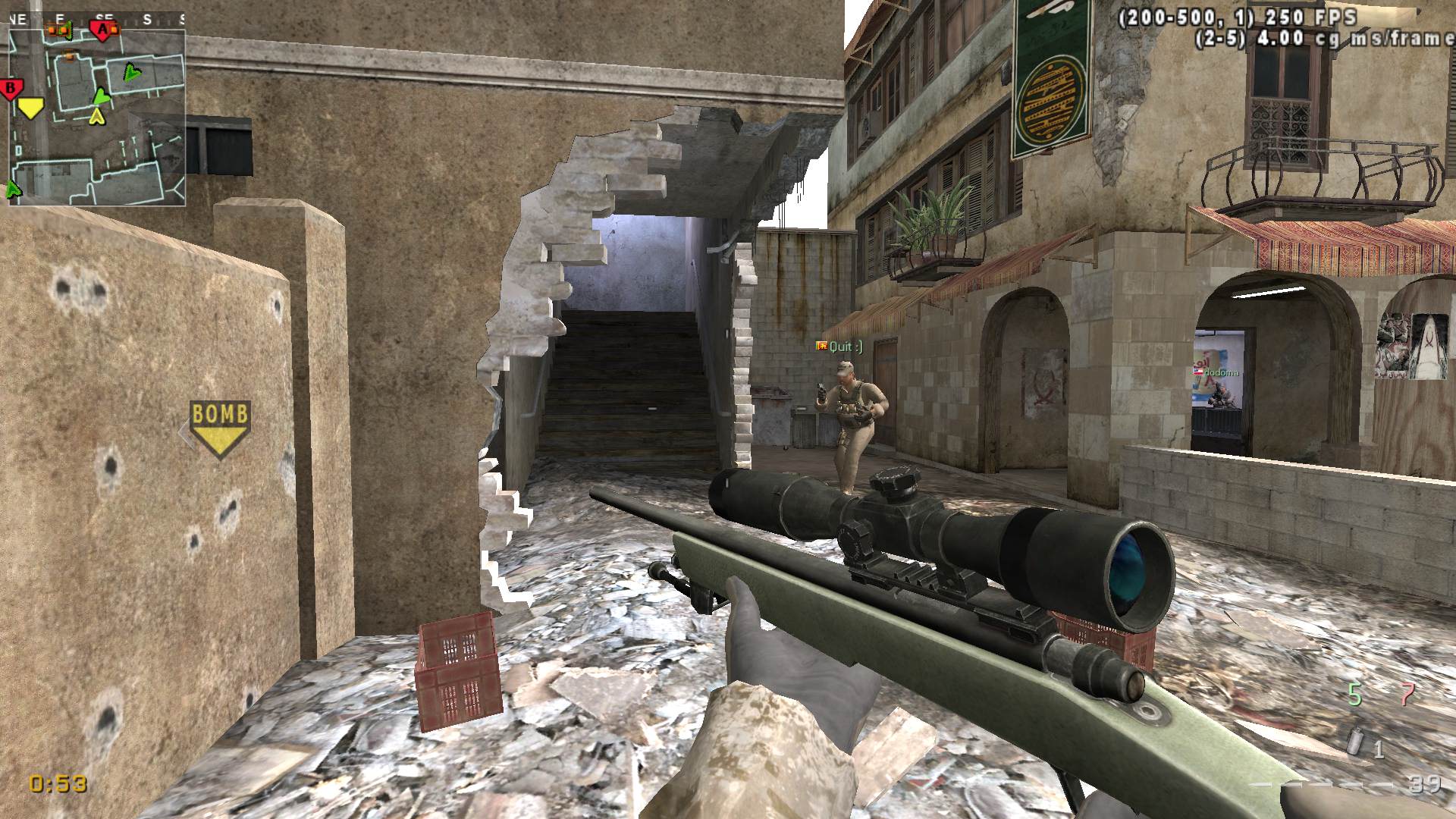Click the compass strip above the minimap
The width and height of the screenshot is (1456, 819).
pyautogui.click(x=97, y=20)
